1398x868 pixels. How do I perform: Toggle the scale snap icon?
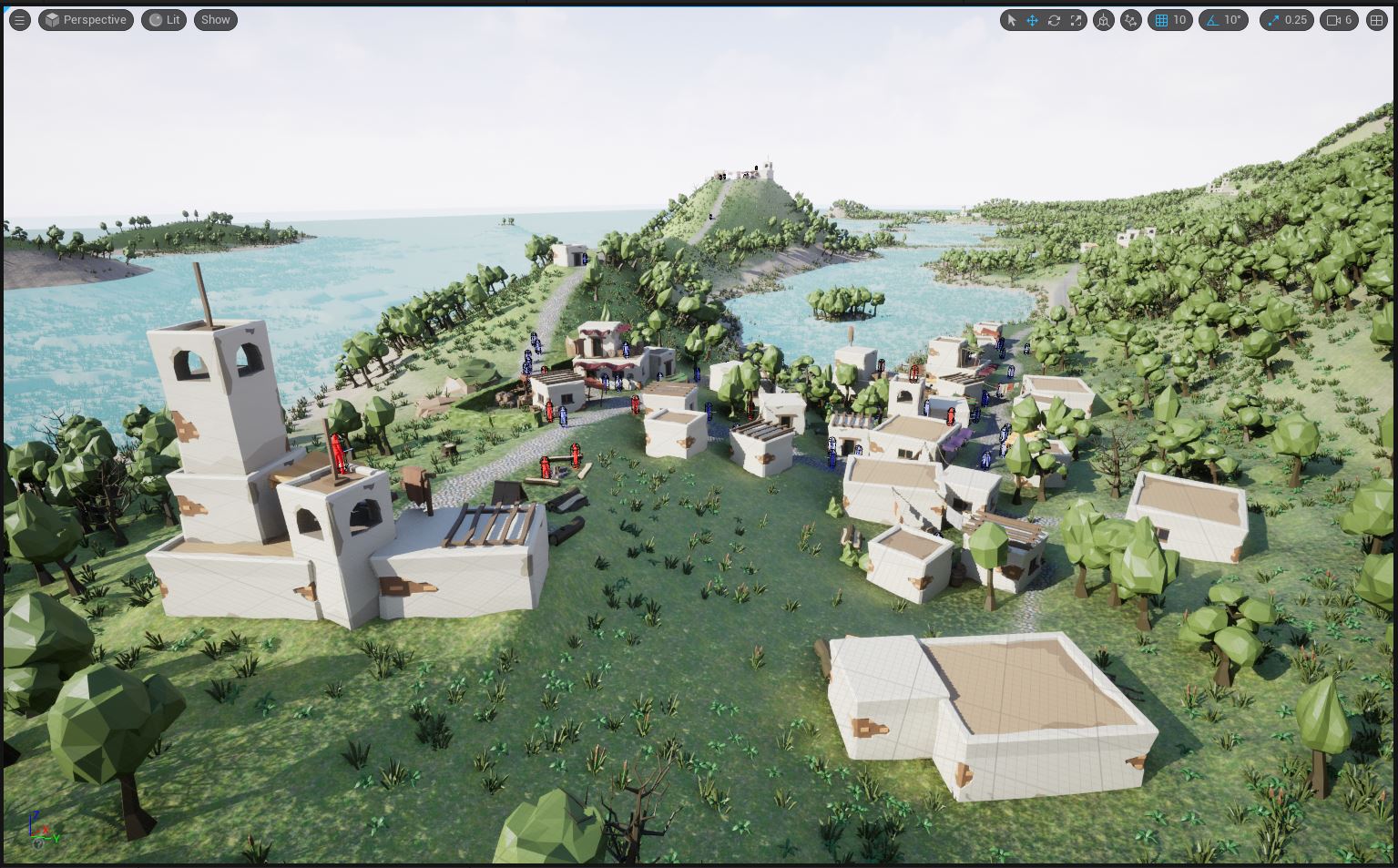coord(1273,20)
